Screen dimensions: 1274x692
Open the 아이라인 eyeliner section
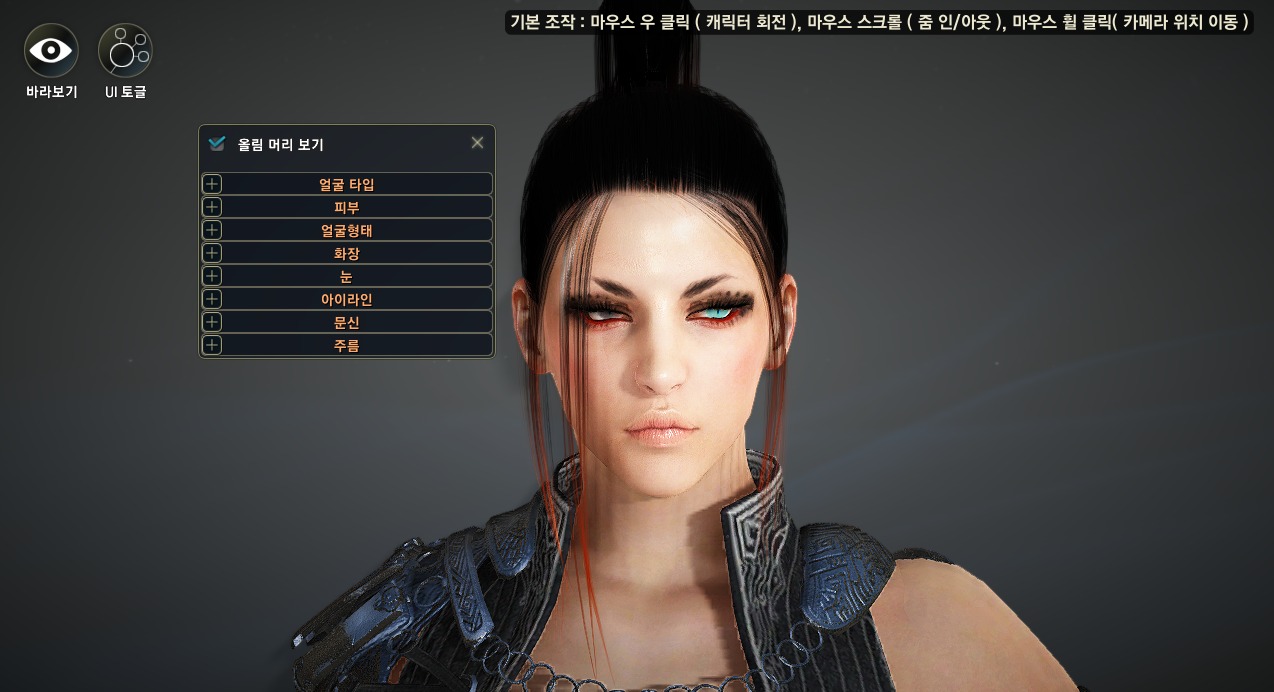click(x=346, y=299)
